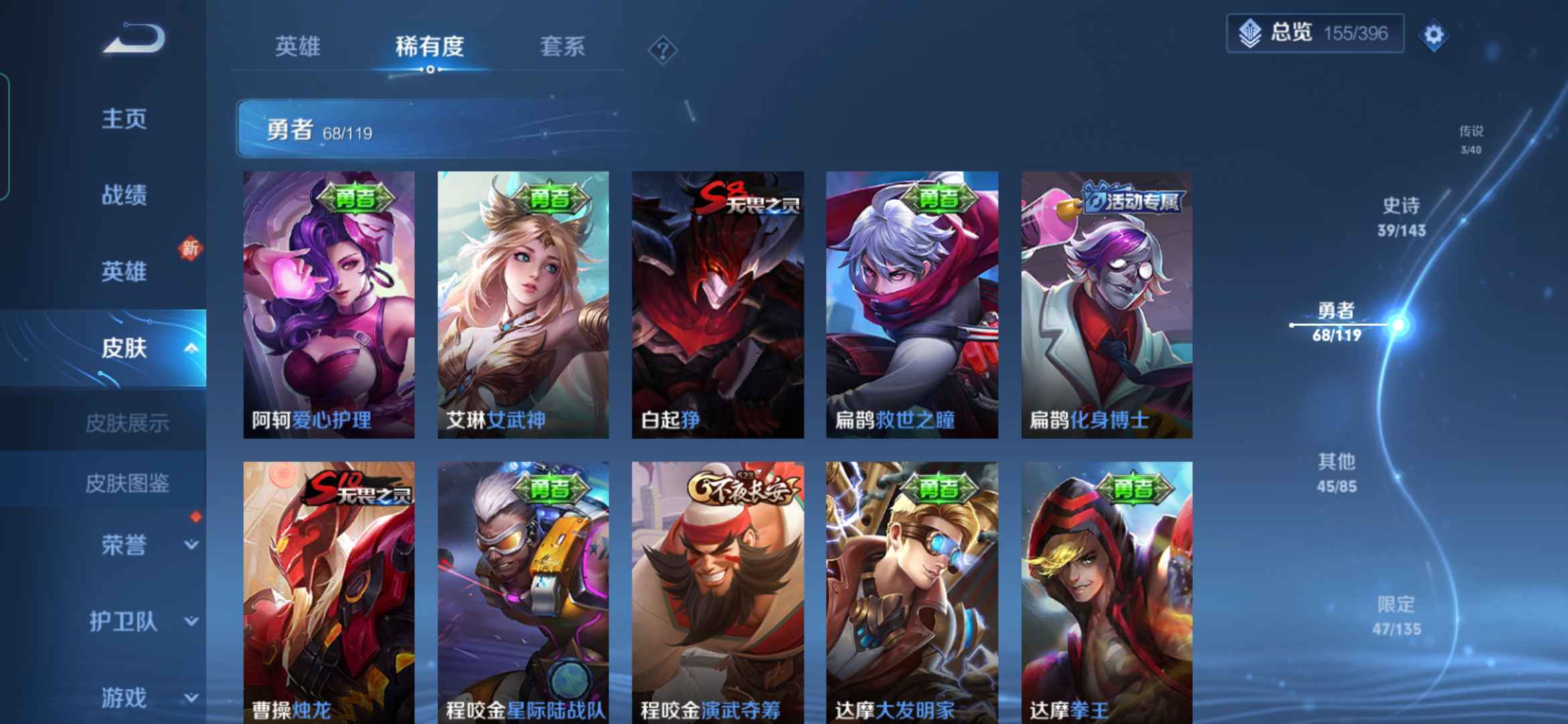The height and width of the screenshot is (724, 1568).
Task: Switch to the 英雄 tab
Action: (x=299, y=46)
